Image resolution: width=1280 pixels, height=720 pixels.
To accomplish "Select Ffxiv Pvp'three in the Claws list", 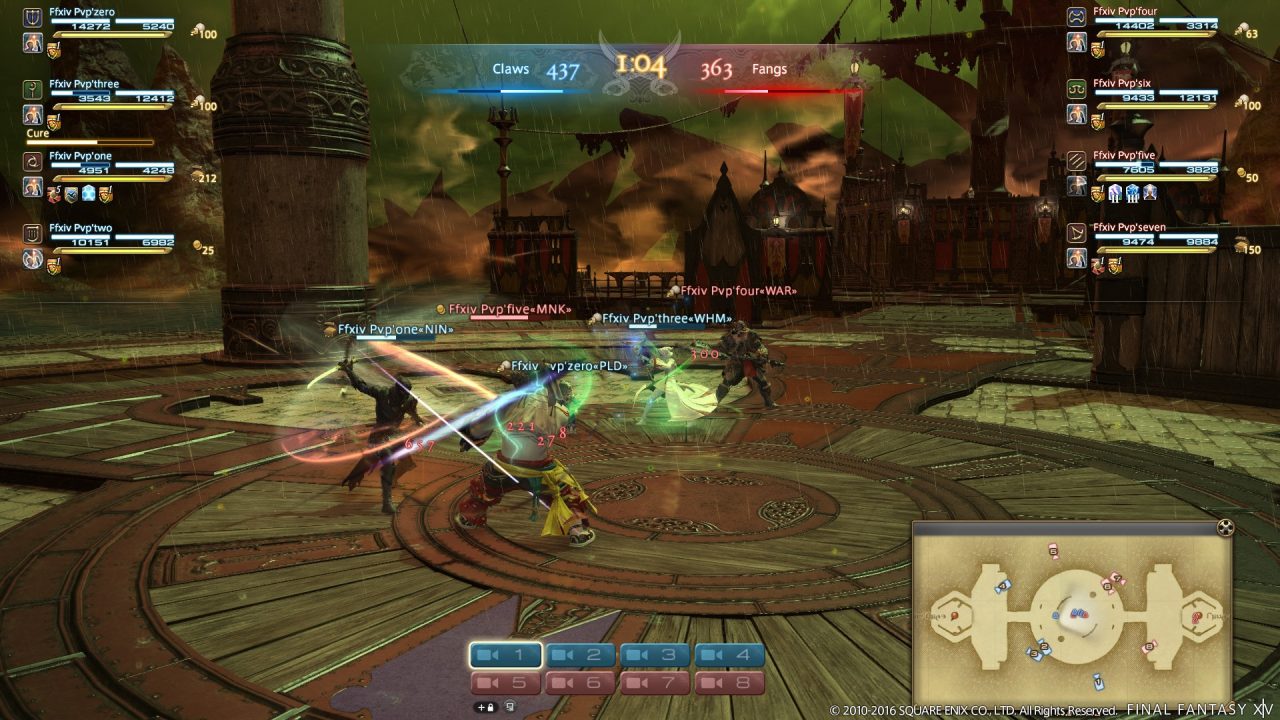I will pos(84,84).
